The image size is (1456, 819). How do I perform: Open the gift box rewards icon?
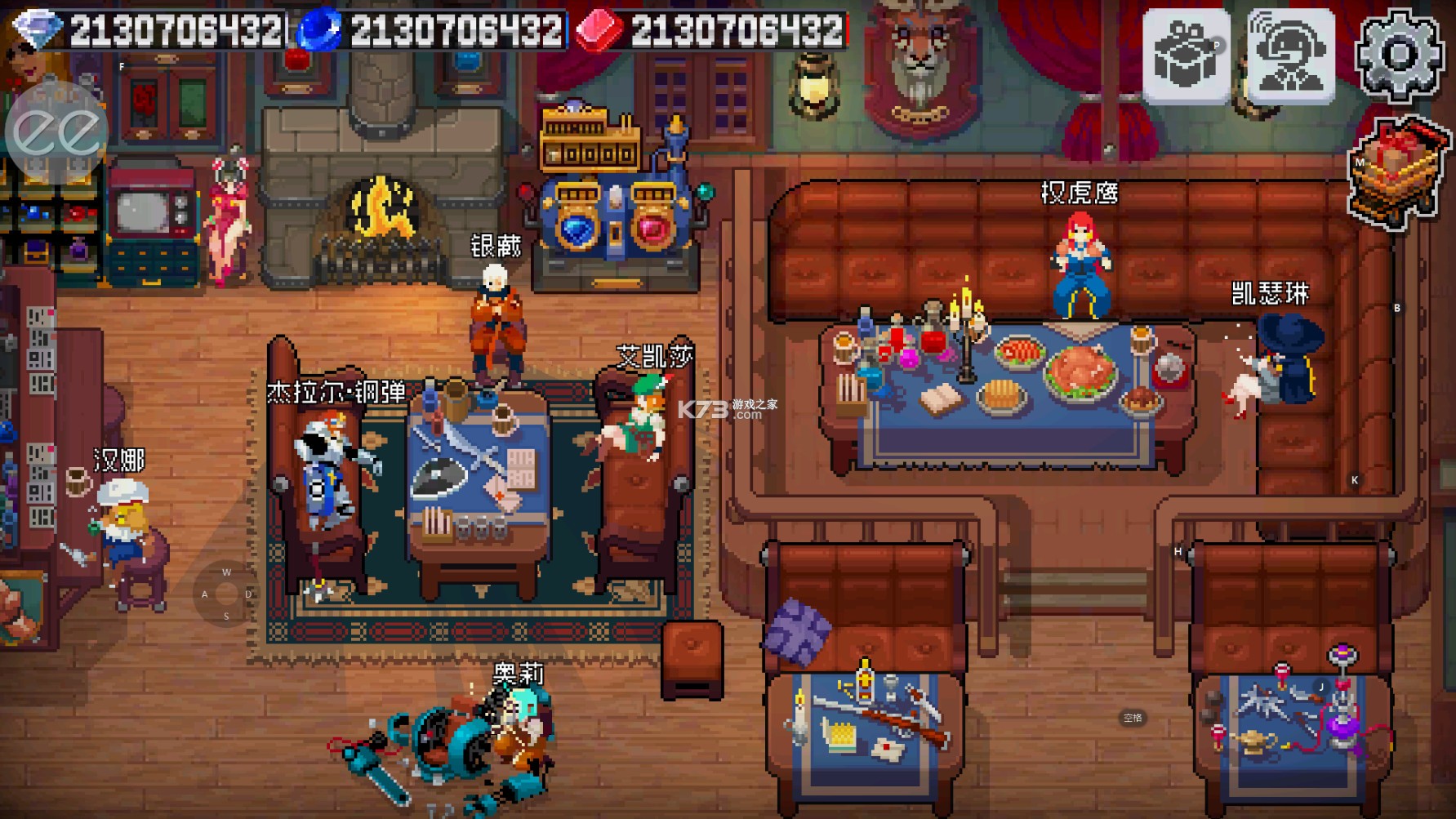[x=1186, y=56]
